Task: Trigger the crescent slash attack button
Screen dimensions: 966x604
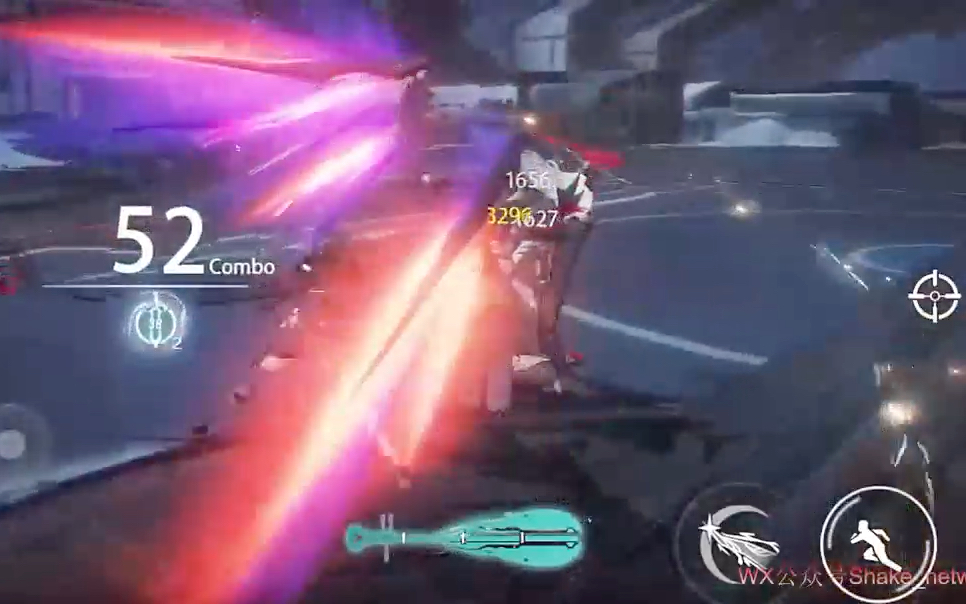Action: click(x=737, y=541)
